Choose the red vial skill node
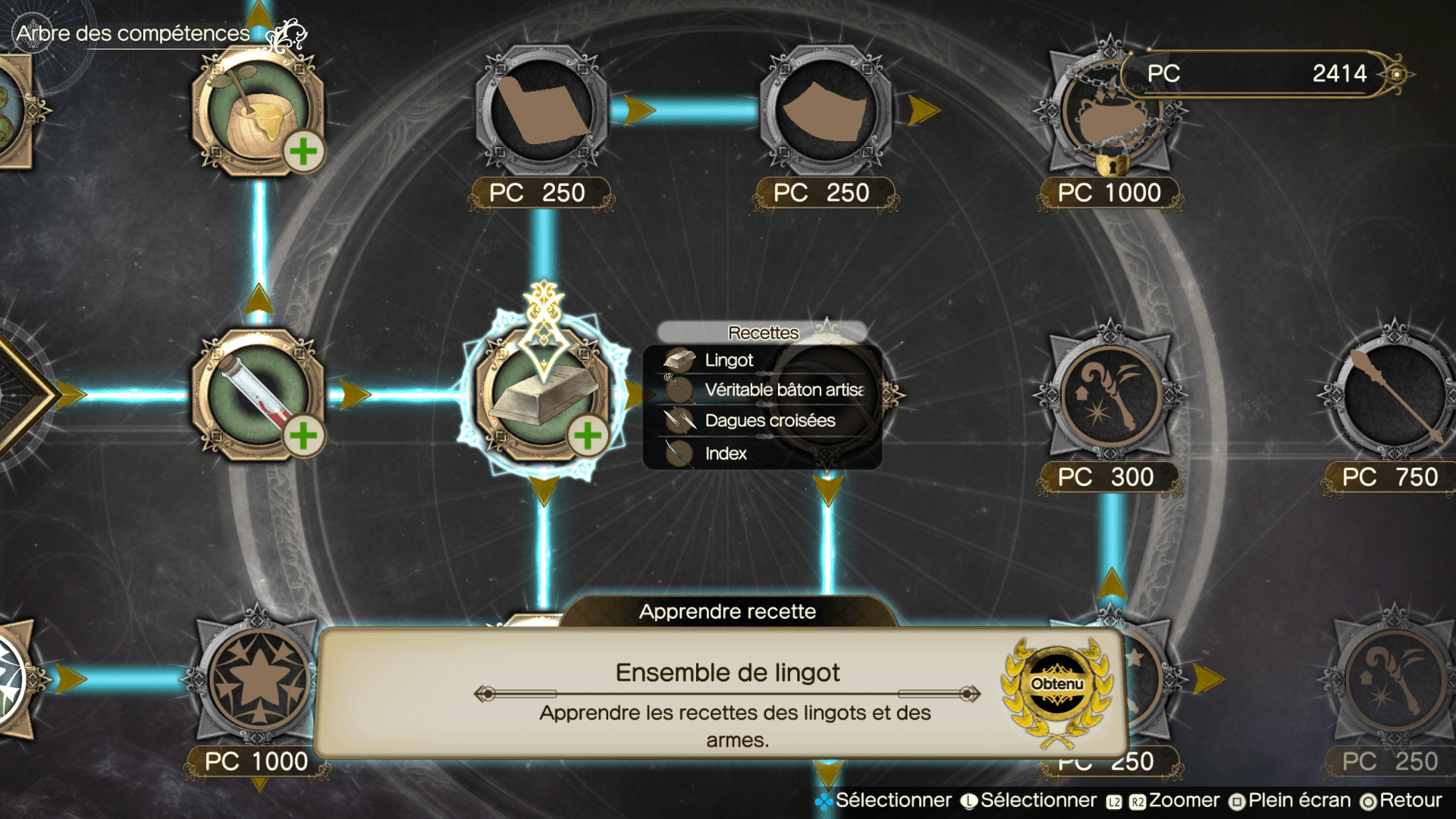Screen dimensions: 1456x819 coord(258,394)
